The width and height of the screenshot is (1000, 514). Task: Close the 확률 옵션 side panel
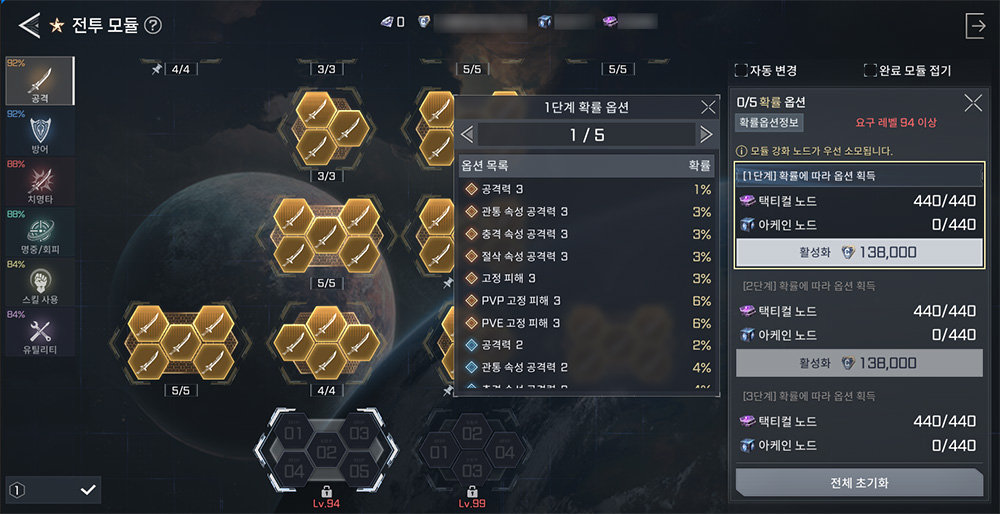(x=972, y=102)
